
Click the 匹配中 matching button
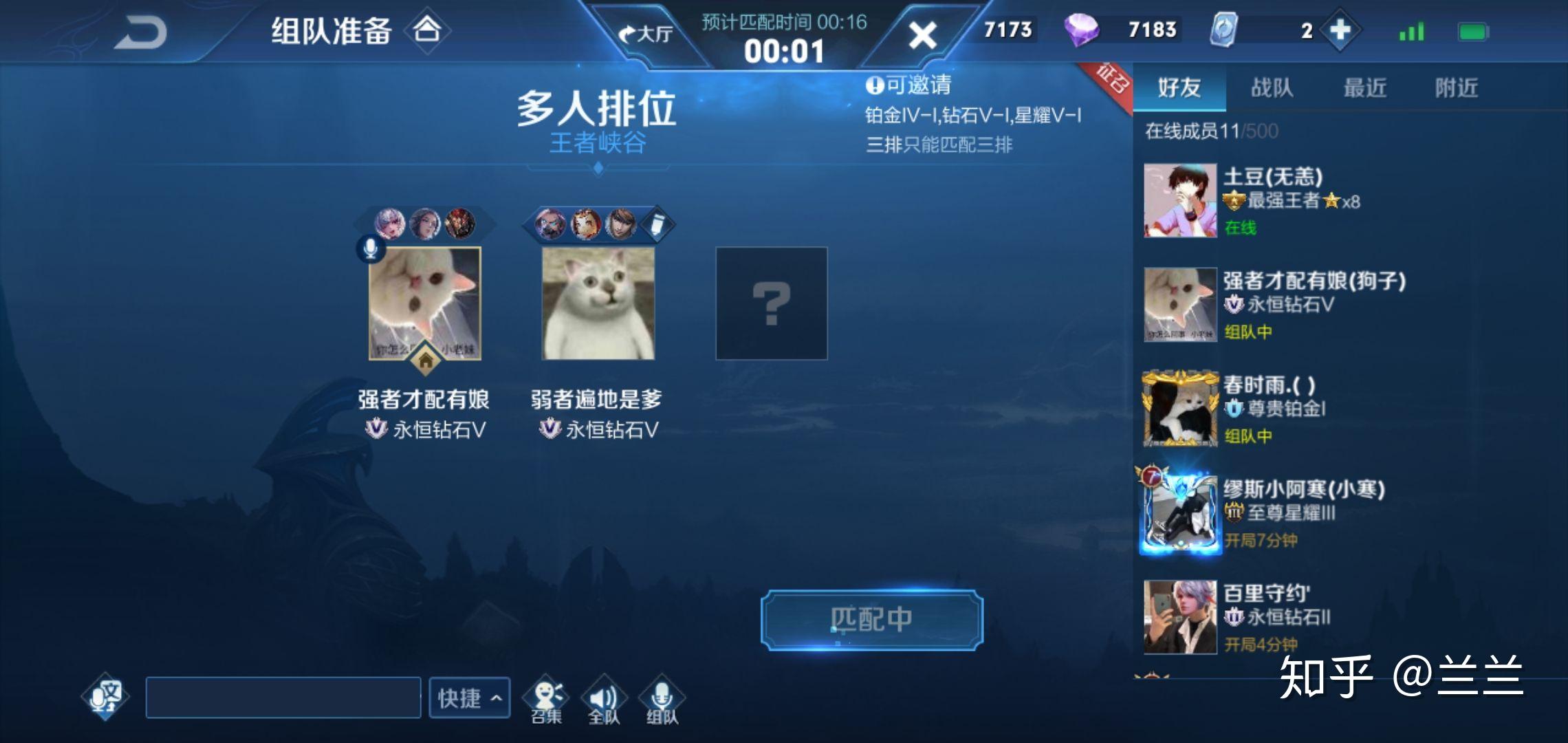point(871,620)
